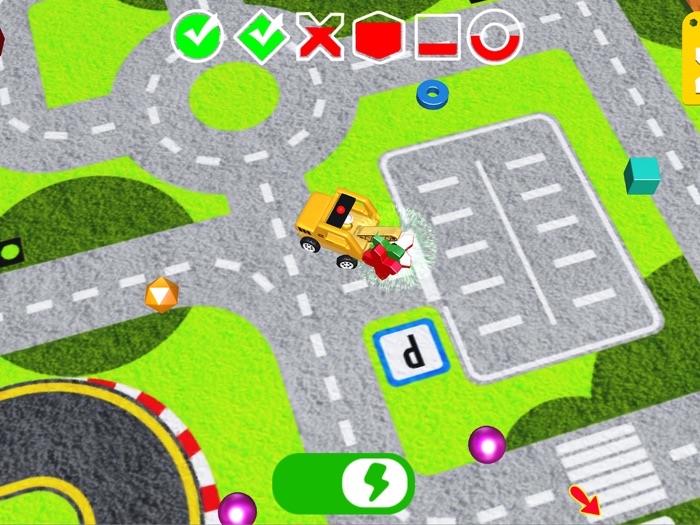
Task: Choose the red square shape objective
Action: click(437, 38)
